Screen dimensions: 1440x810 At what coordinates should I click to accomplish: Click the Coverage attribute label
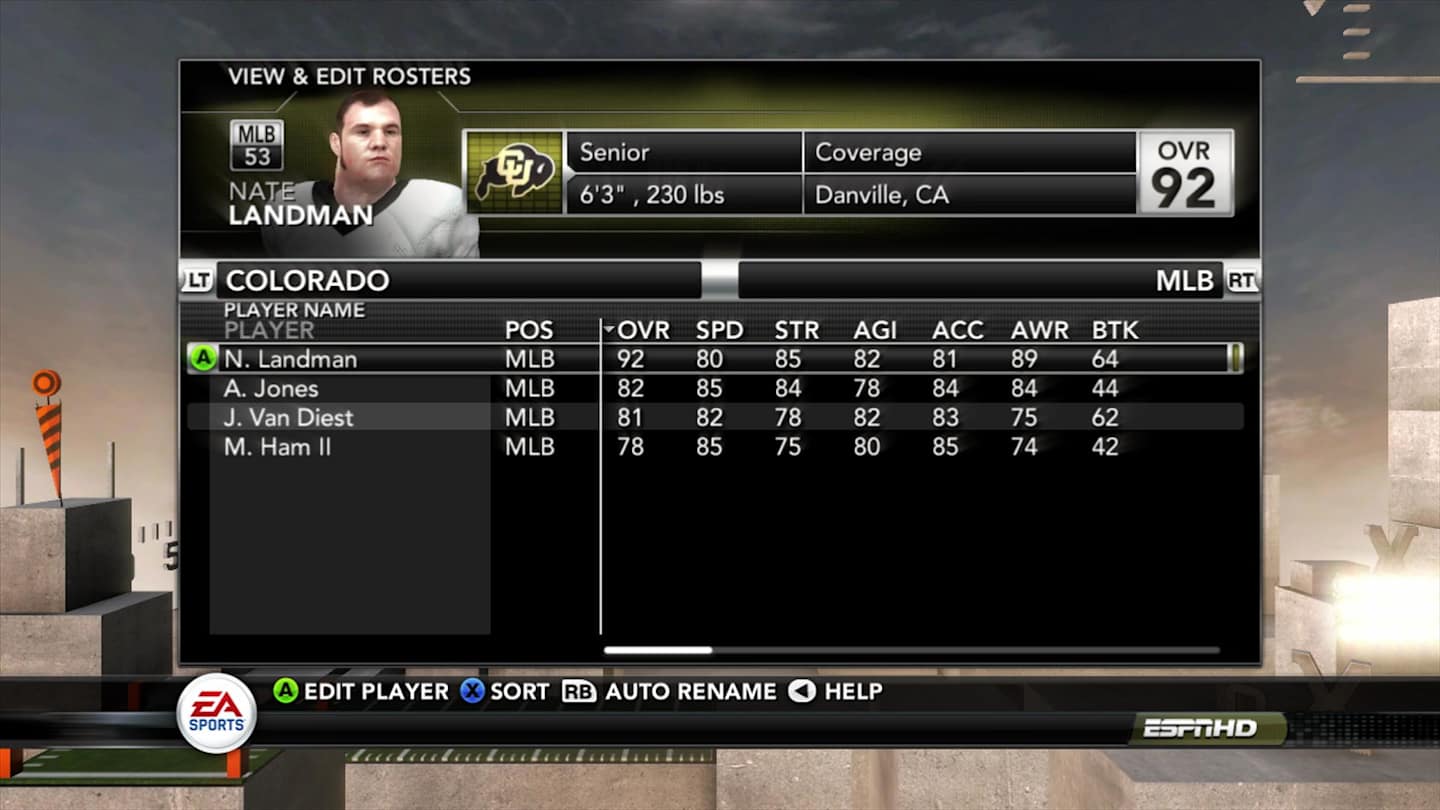tap(867, 152)
